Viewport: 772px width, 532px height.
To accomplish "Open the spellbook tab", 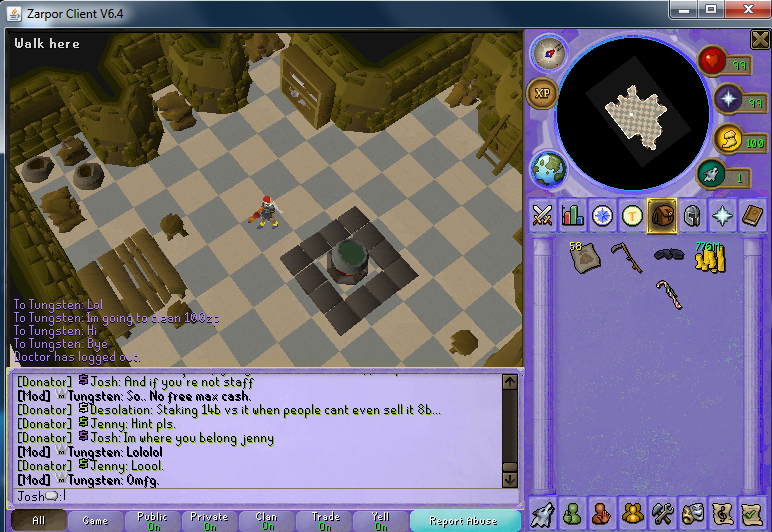I will click(750, 215).
